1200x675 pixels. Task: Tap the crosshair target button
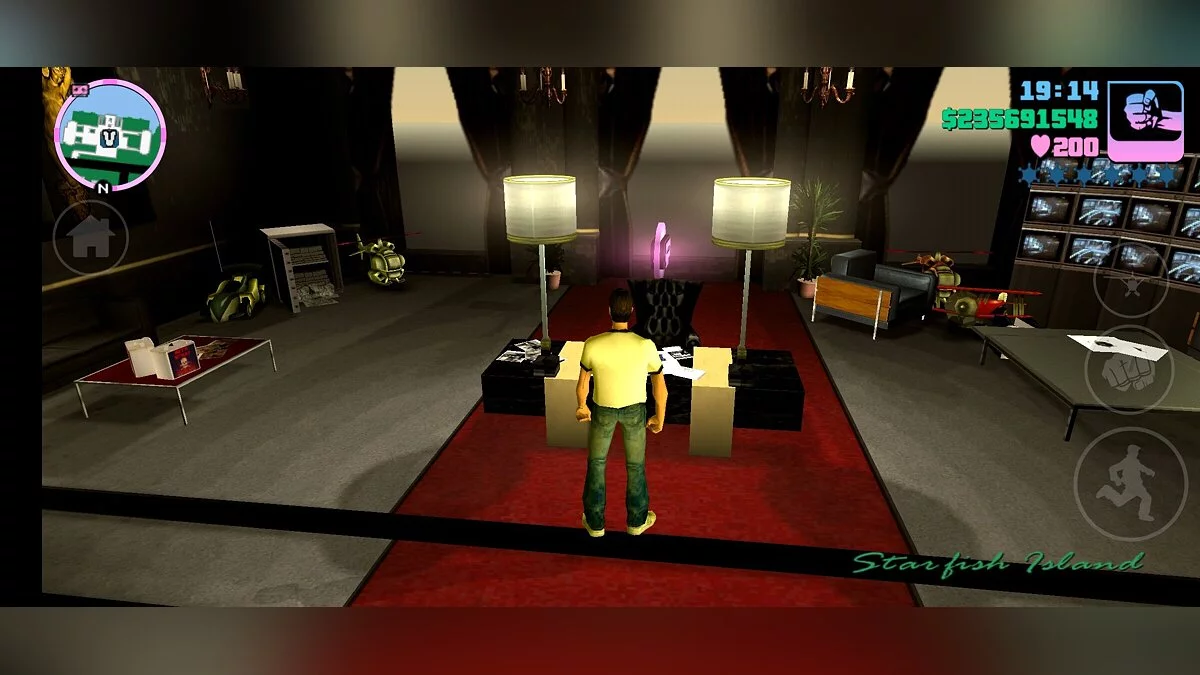[1130, 281]
